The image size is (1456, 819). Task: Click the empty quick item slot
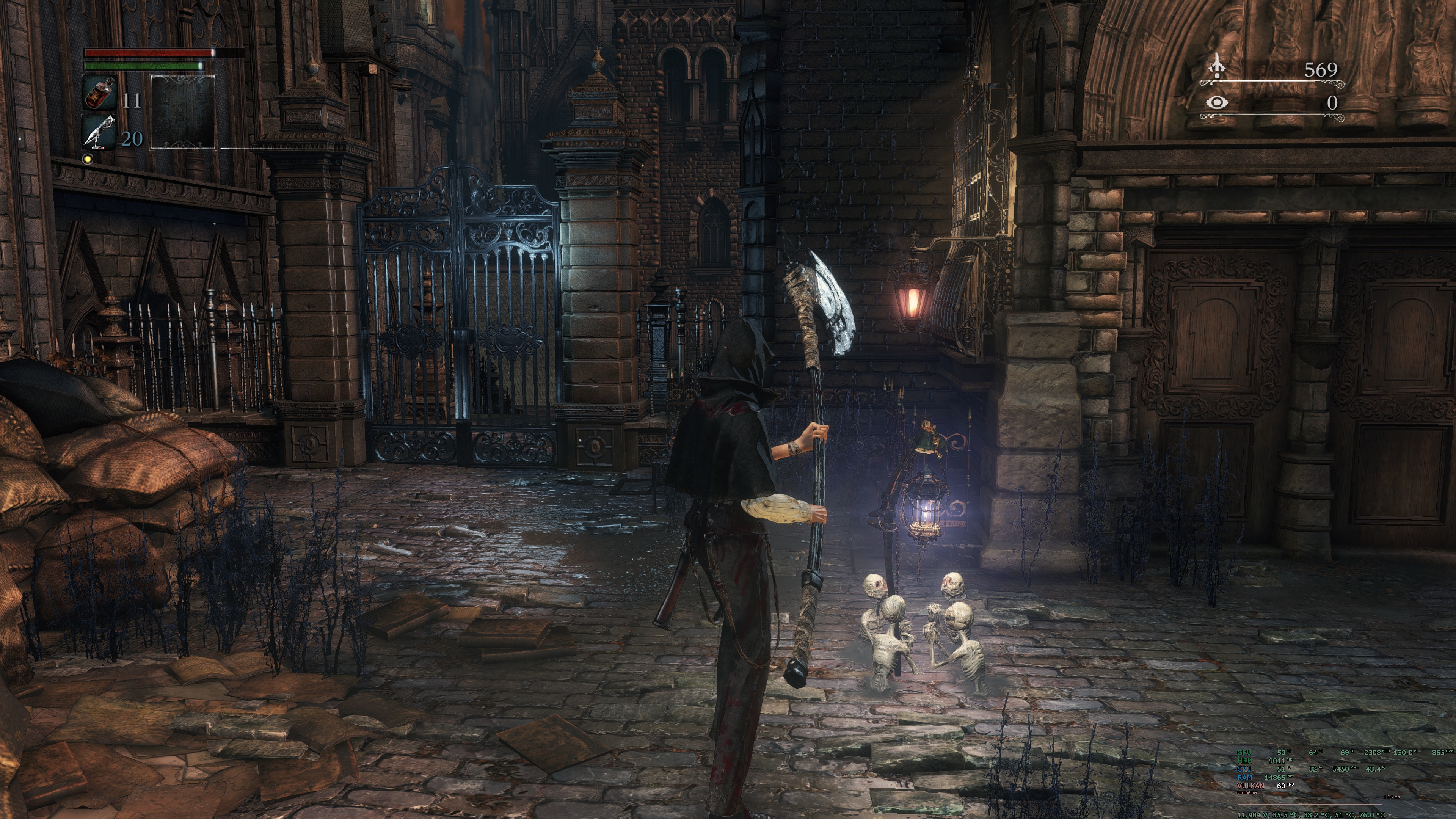(183, 111)
